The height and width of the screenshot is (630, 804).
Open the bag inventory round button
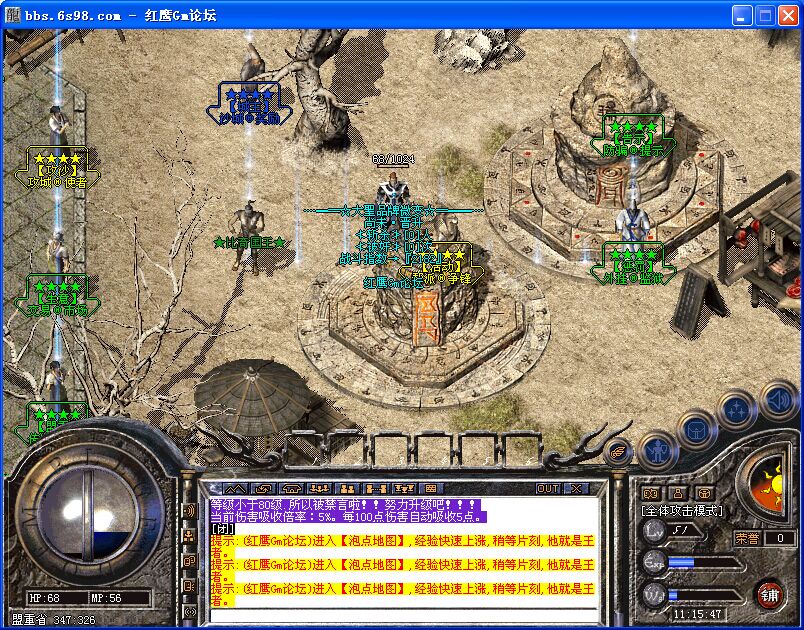695,431
